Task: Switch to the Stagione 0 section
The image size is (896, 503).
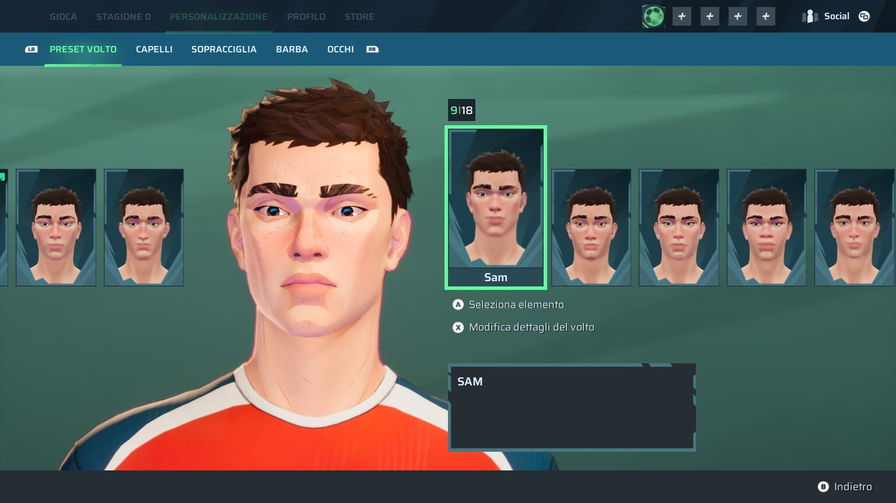Action: tap(123, 17)
